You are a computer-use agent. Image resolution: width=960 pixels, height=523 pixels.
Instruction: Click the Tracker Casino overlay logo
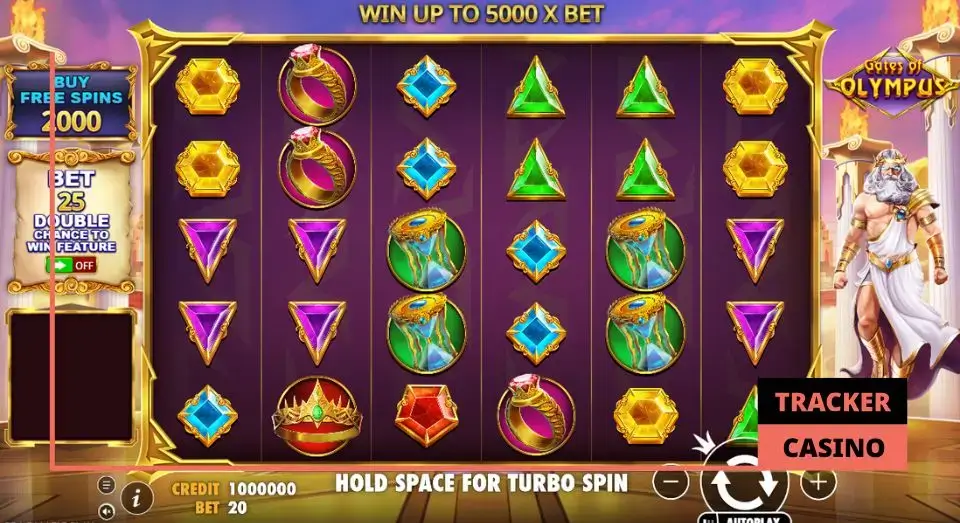(x=831, y=423)
